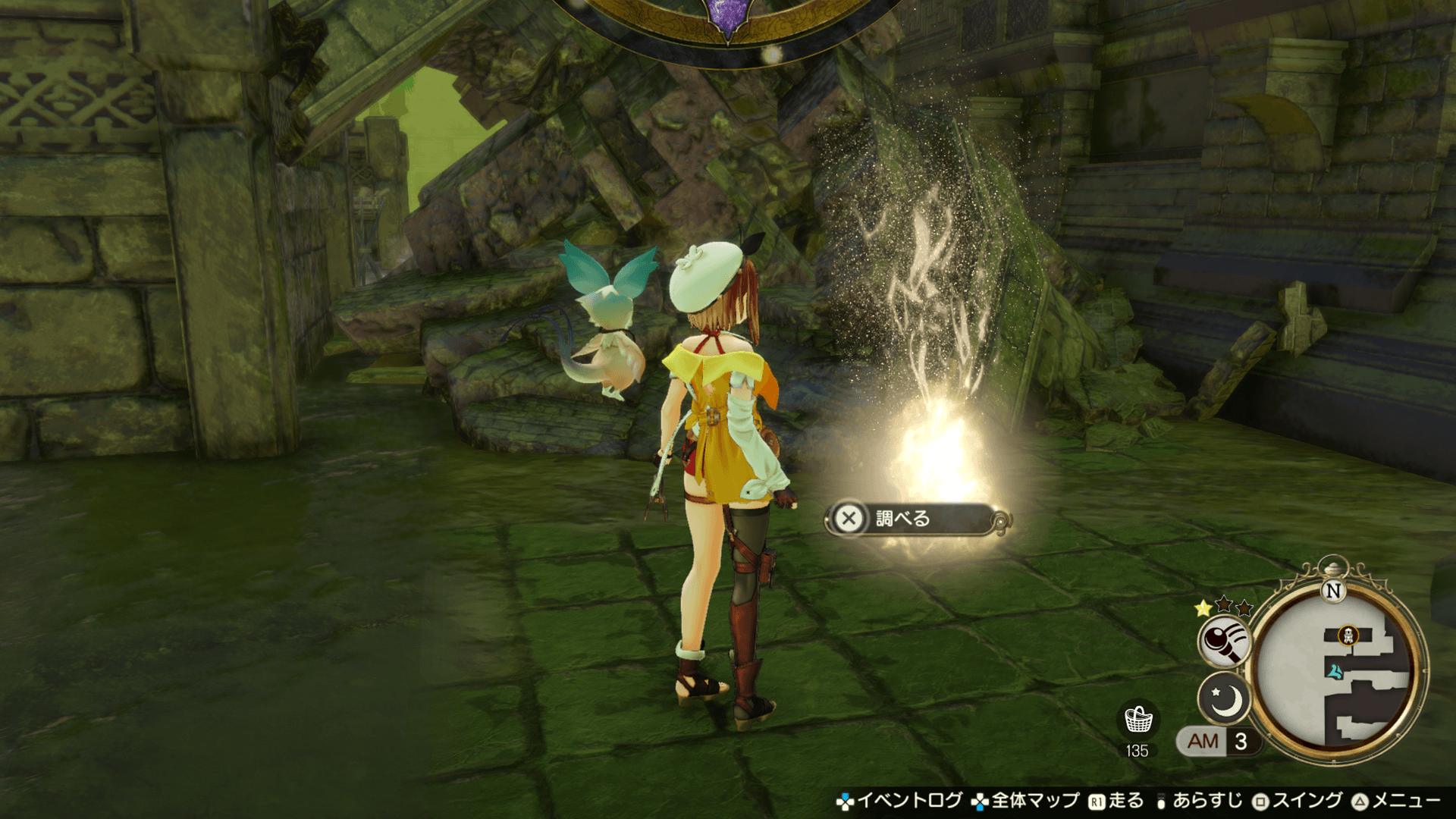The height and width of the screenshot is (819, 1456).
Task: Open the gathering basket icon
Action: point(1137,719)
